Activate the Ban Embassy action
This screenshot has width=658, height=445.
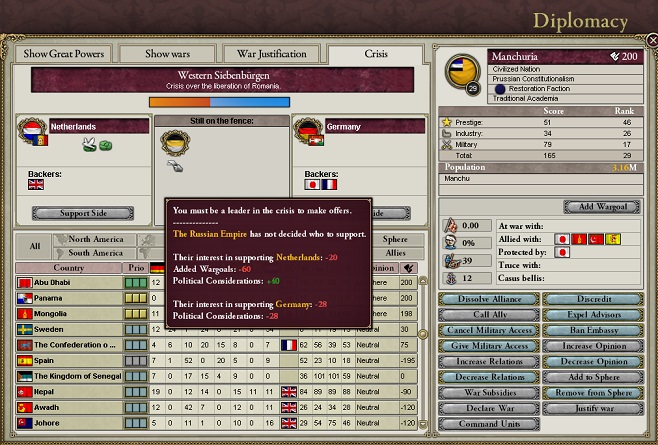point(594,331)
